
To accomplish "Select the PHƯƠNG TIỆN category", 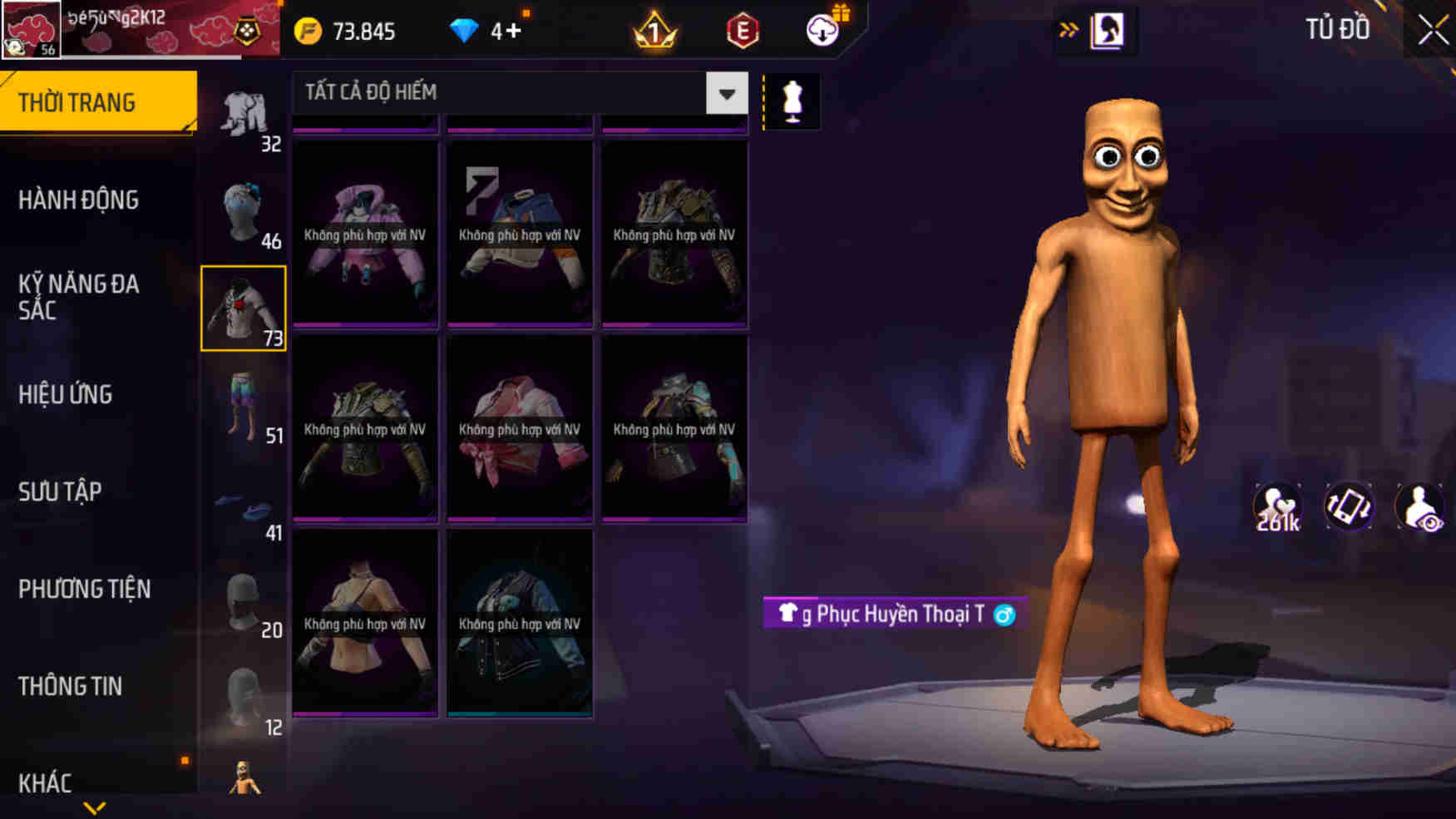I will (x=85, y=589).
